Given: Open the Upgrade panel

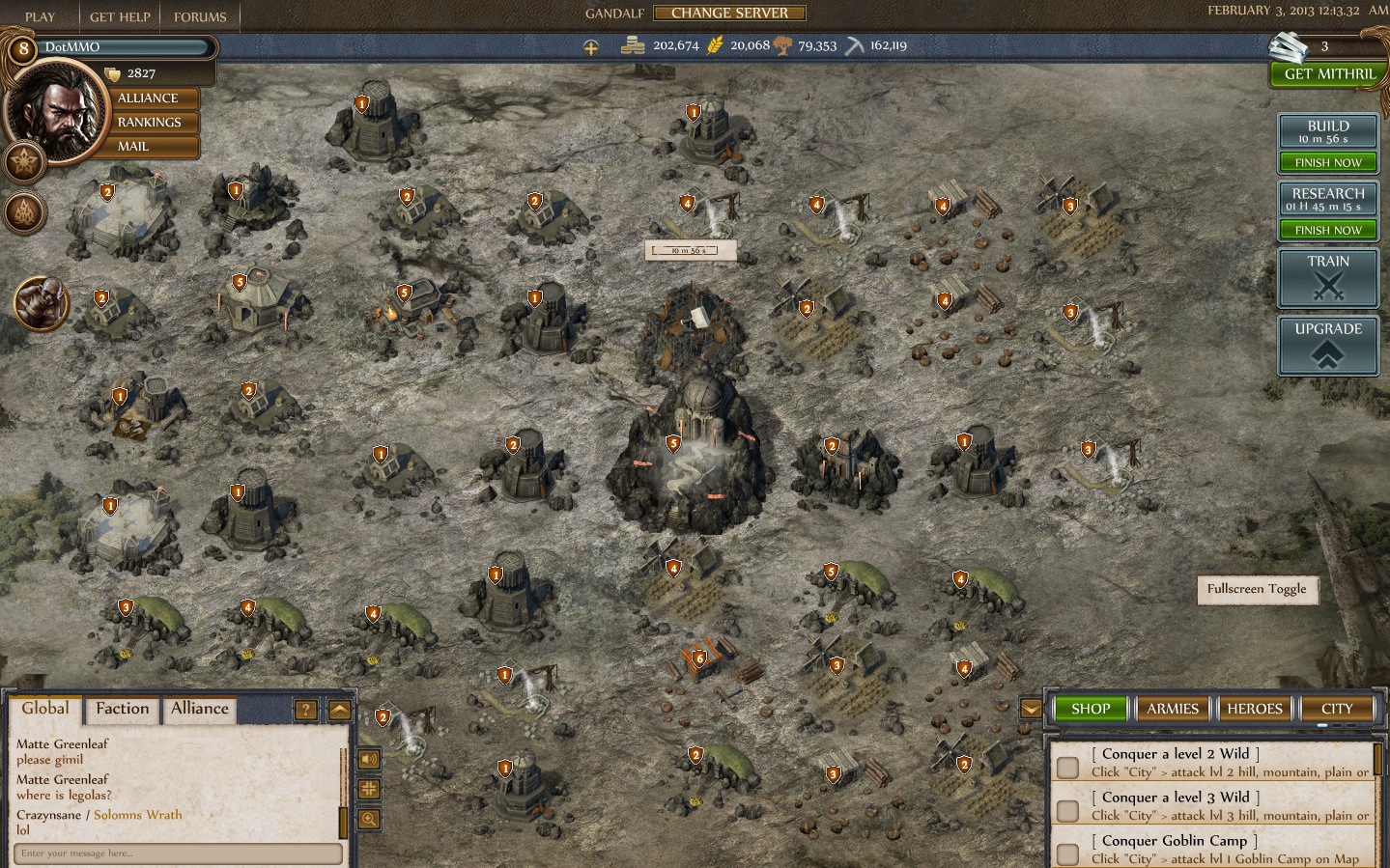Looking at the screenshot, I should pos(1328,345).
